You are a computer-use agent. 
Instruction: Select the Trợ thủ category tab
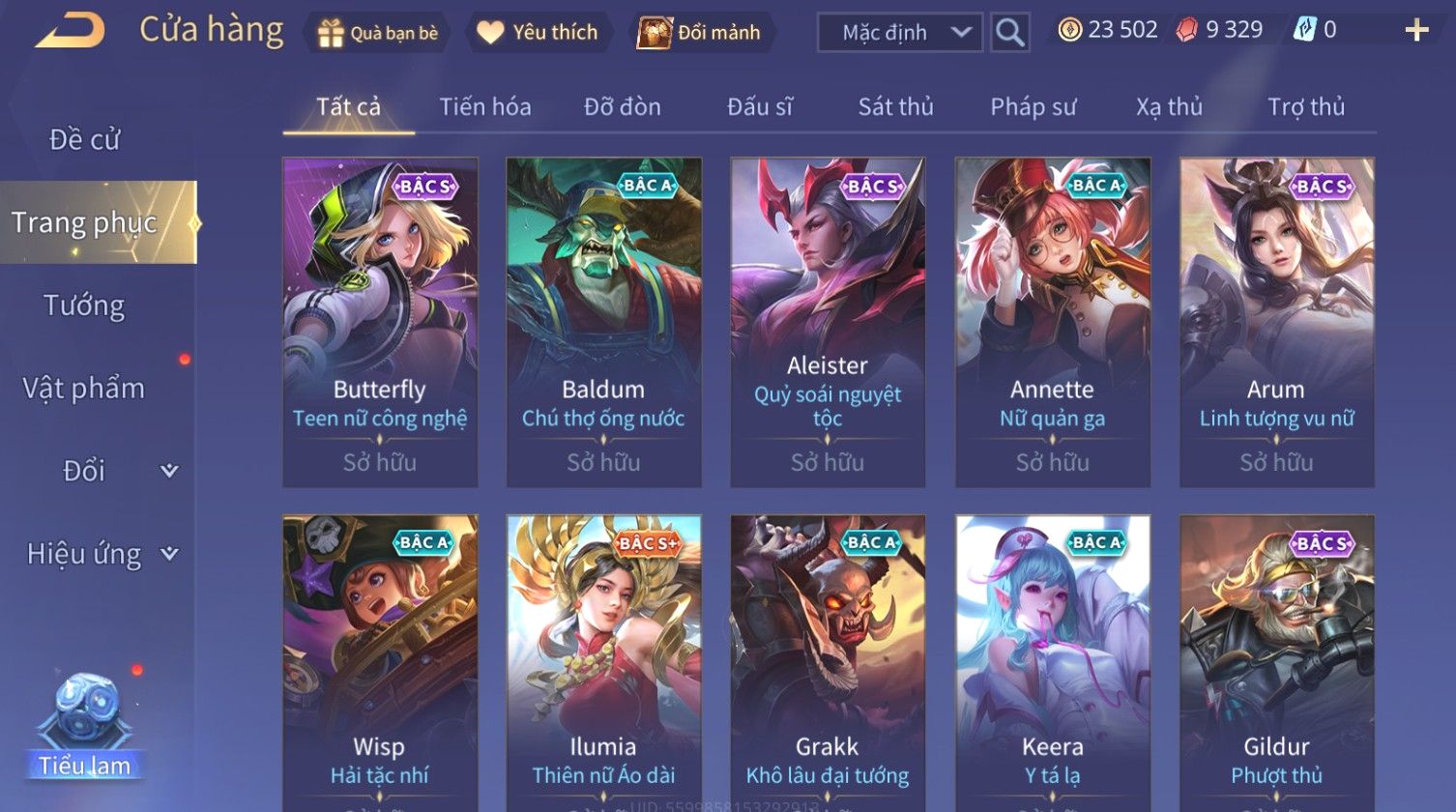pyautogui.click(x=1306, y=106)
